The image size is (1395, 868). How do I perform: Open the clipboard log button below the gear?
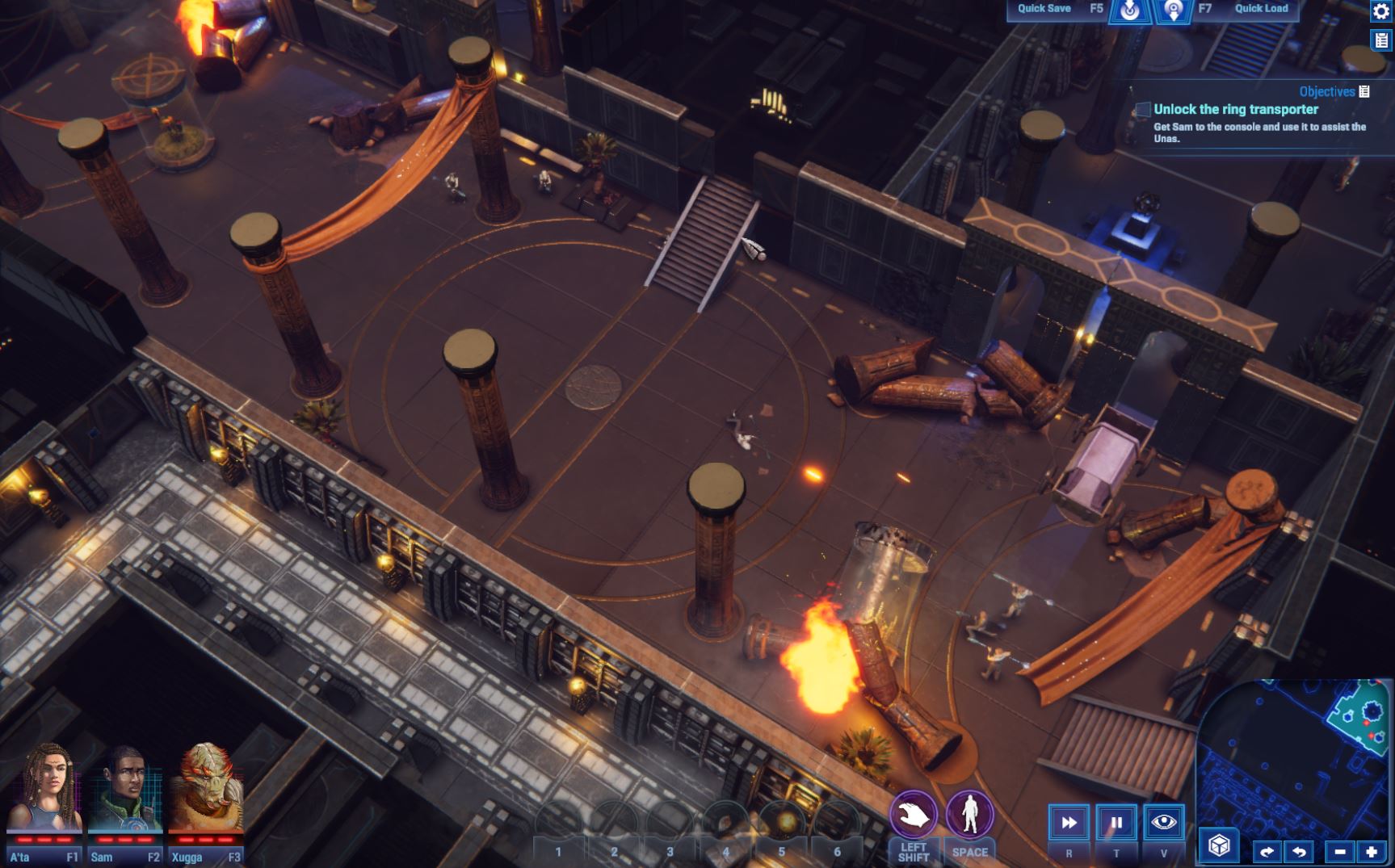[x=1380, y=40]
